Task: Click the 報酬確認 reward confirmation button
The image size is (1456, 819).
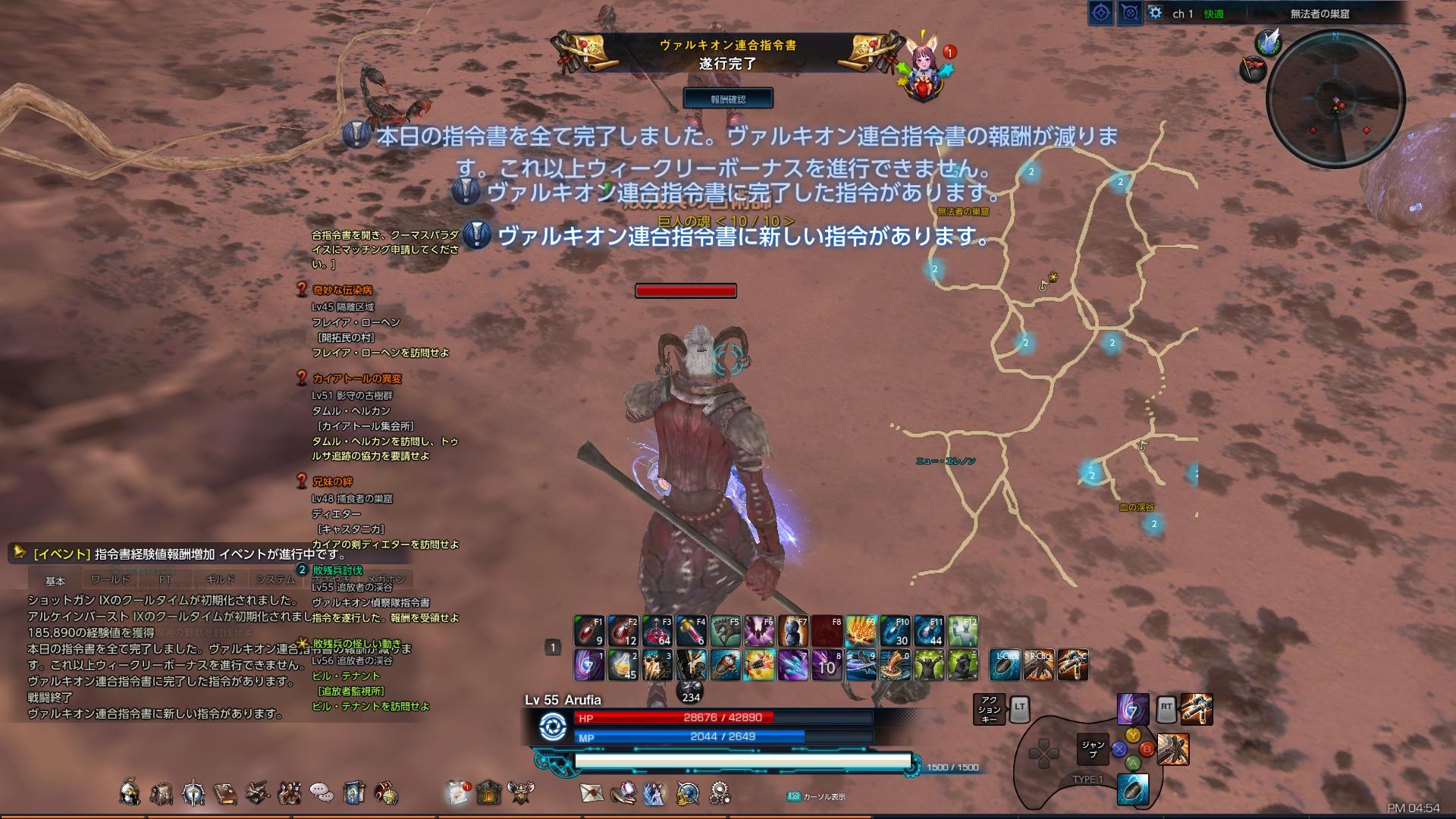Action: point(728,99)
